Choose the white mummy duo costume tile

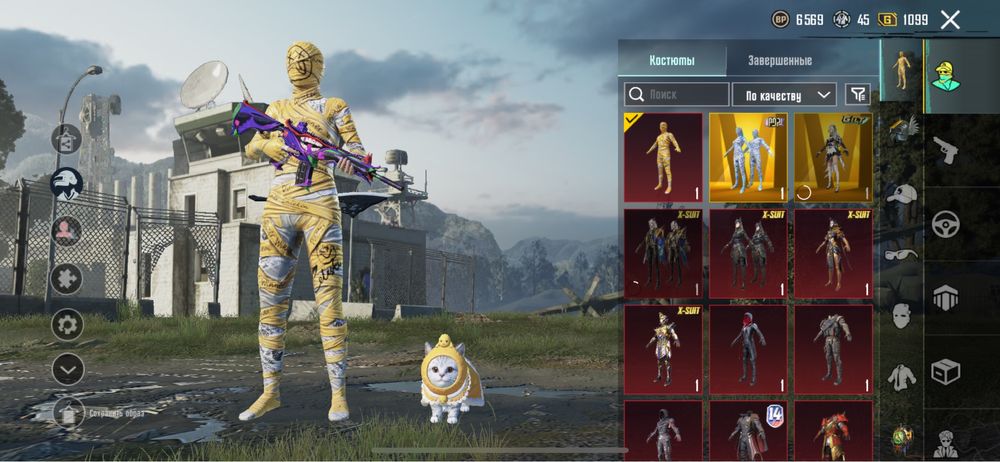[748, 157]
